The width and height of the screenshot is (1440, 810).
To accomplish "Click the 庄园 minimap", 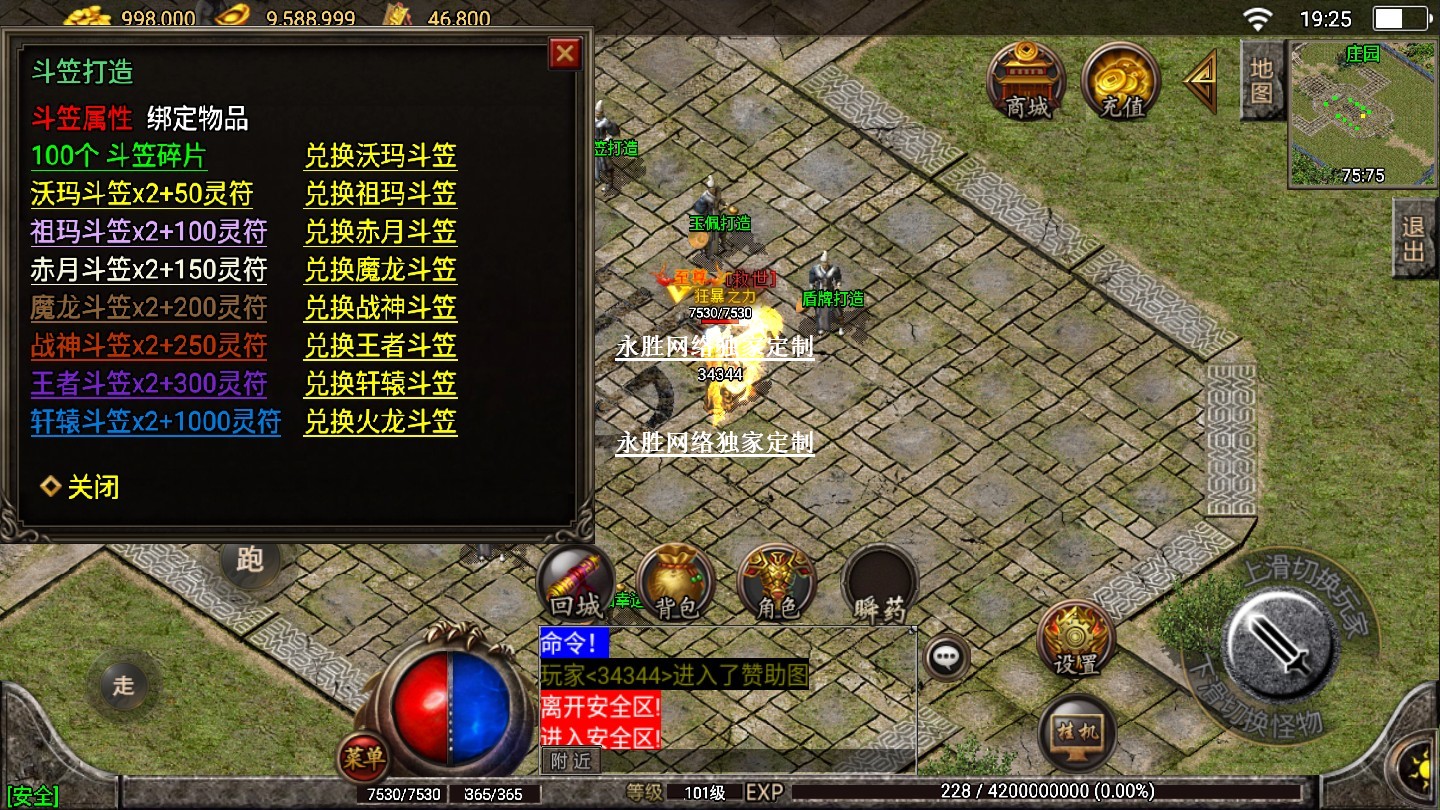I will click(1362, 113).
